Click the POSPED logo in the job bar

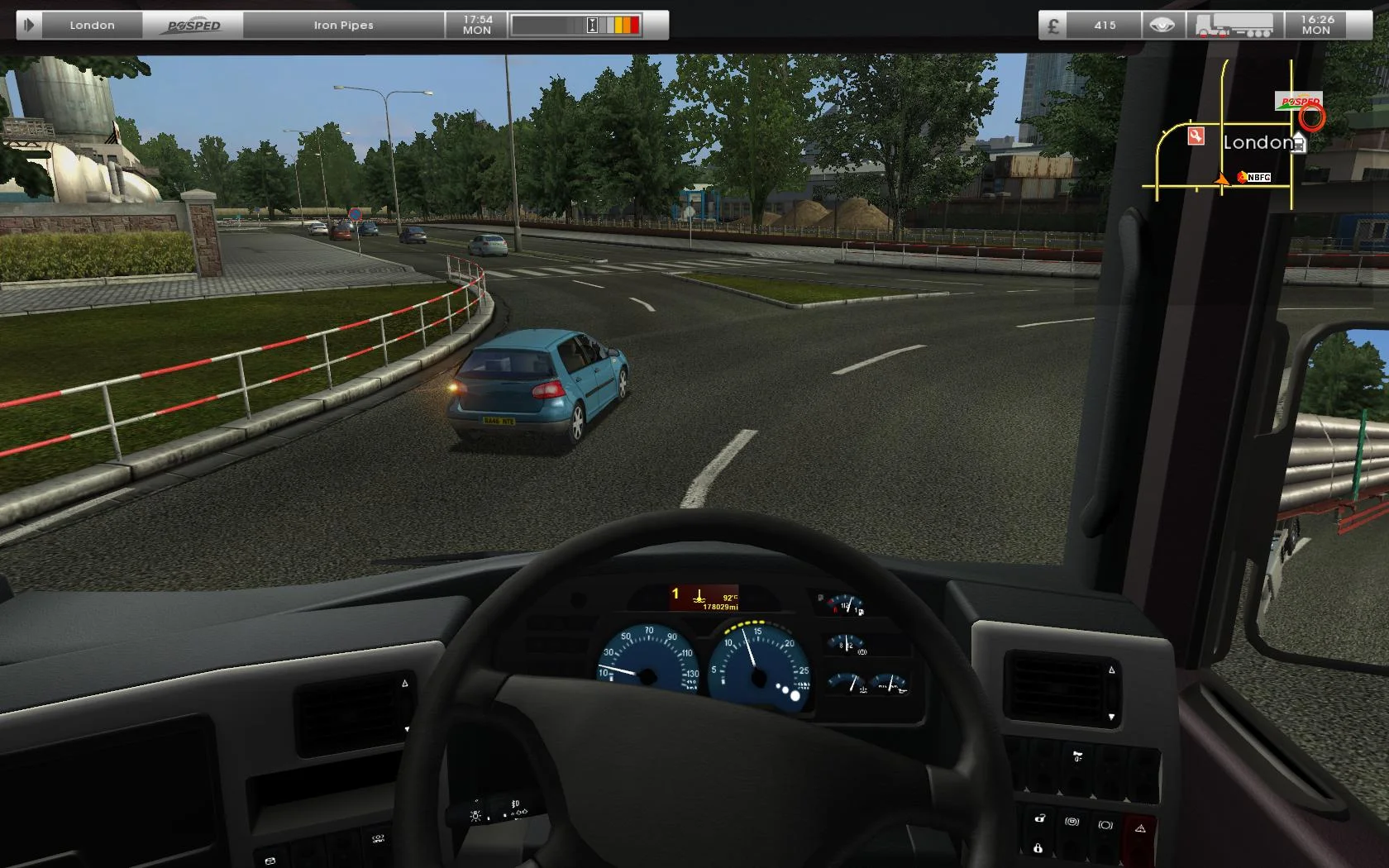tap(192, 25)
